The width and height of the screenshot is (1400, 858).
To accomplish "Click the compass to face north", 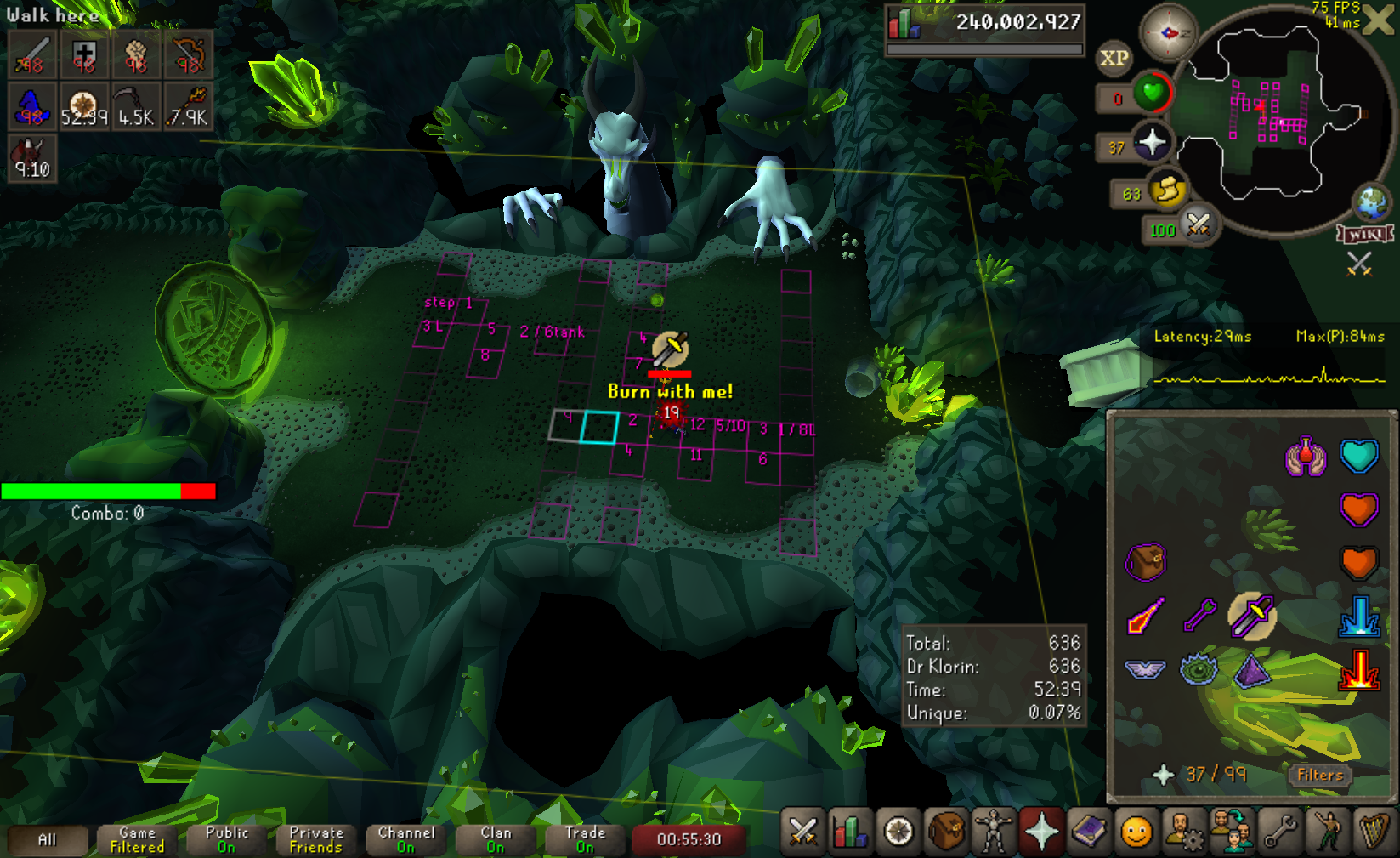I will click(1168, 33).
